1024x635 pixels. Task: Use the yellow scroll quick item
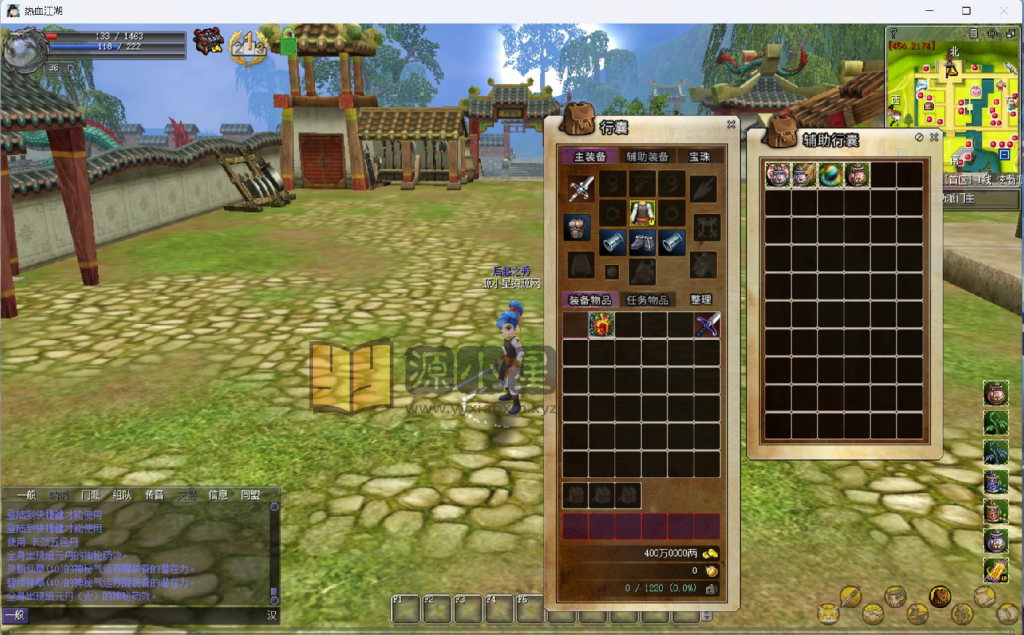point(995,570)
